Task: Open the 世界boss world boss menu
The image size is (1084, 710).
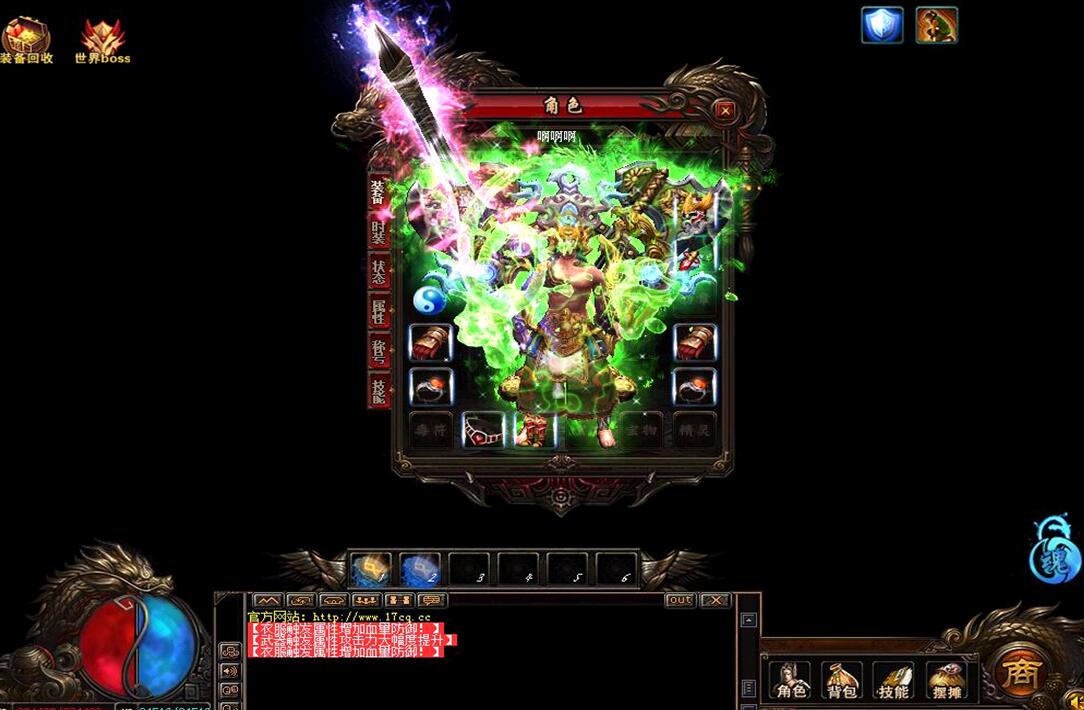Action: coord(102,40)
